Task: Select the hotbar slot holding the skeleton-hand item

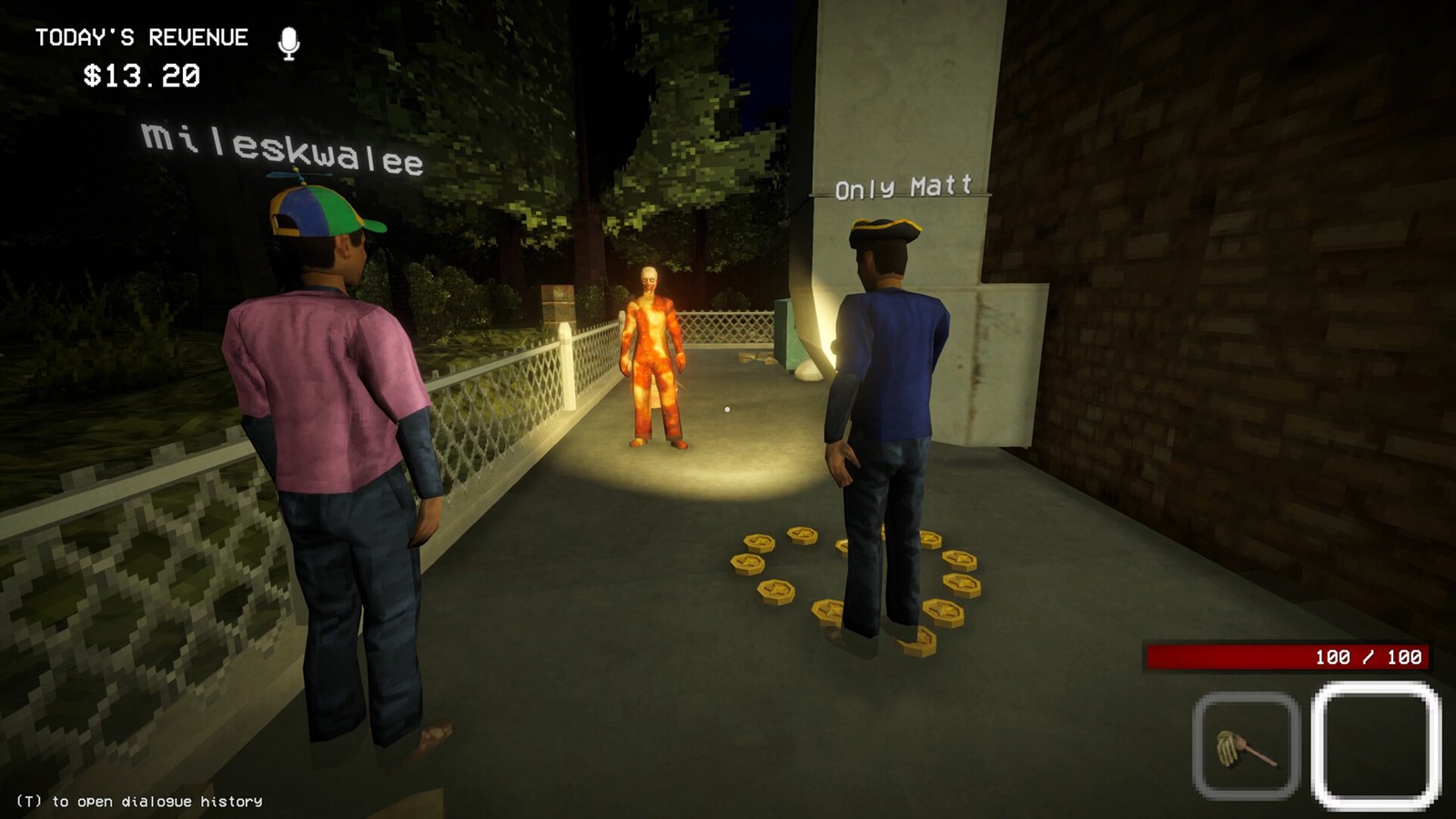Action: [x=1246, y=745]
